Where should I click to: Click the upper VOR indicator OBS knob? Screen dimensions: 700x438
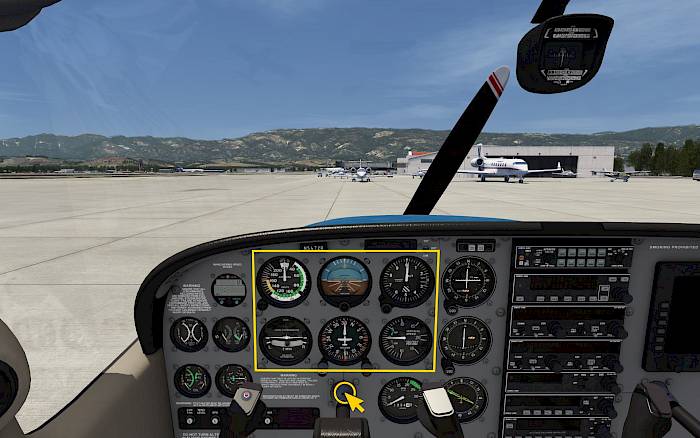(447, 304)
